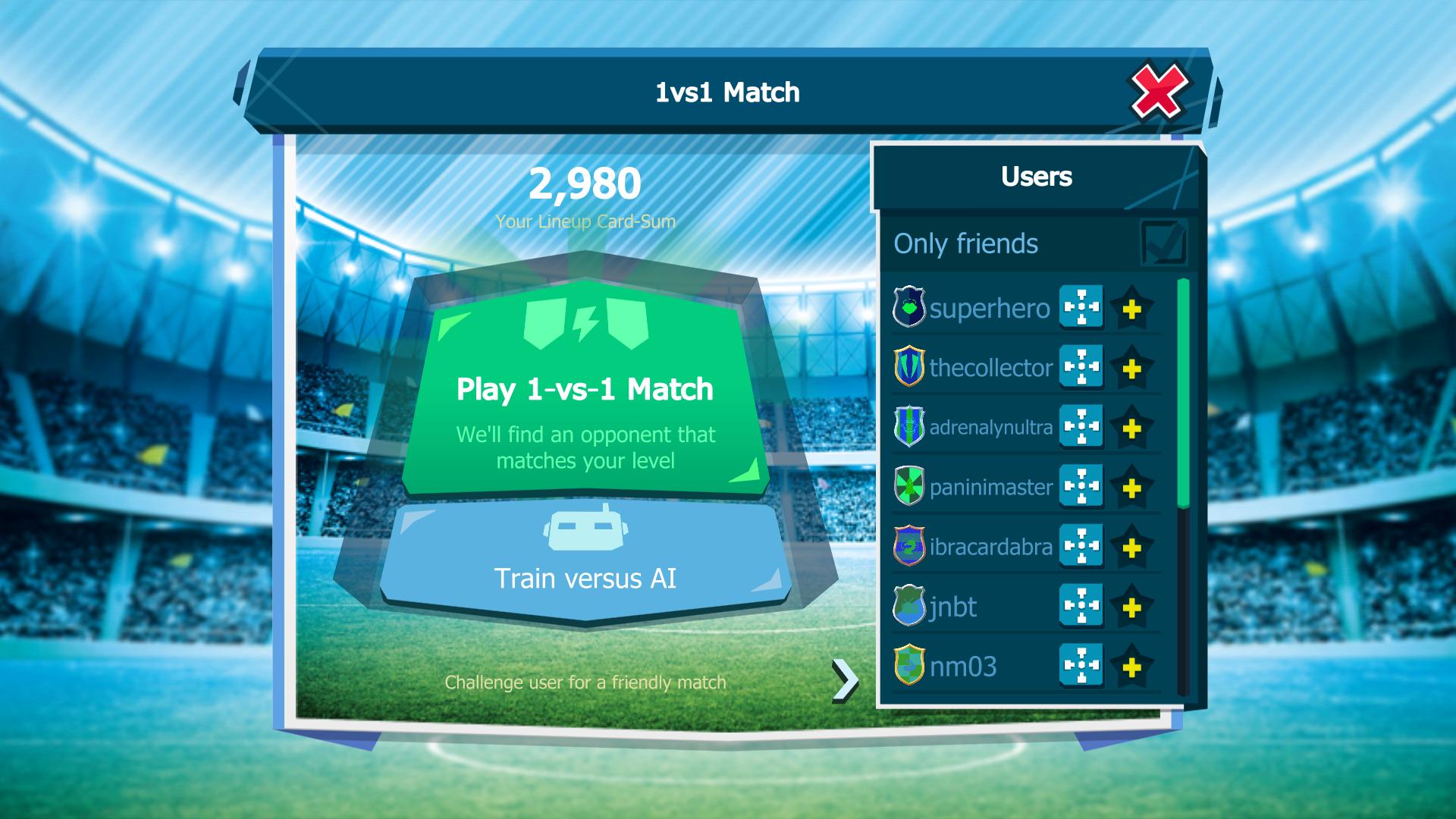Screen dimensions: 1456x819
Task: Add paninimaster as a friend
Action: (1131, 488)
